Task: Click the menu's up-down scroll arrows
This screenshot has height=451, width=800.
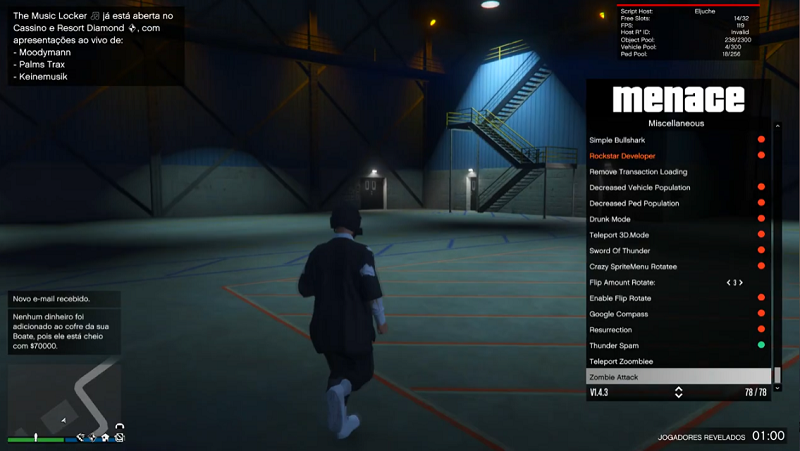Action: click(x=678, y=393)
